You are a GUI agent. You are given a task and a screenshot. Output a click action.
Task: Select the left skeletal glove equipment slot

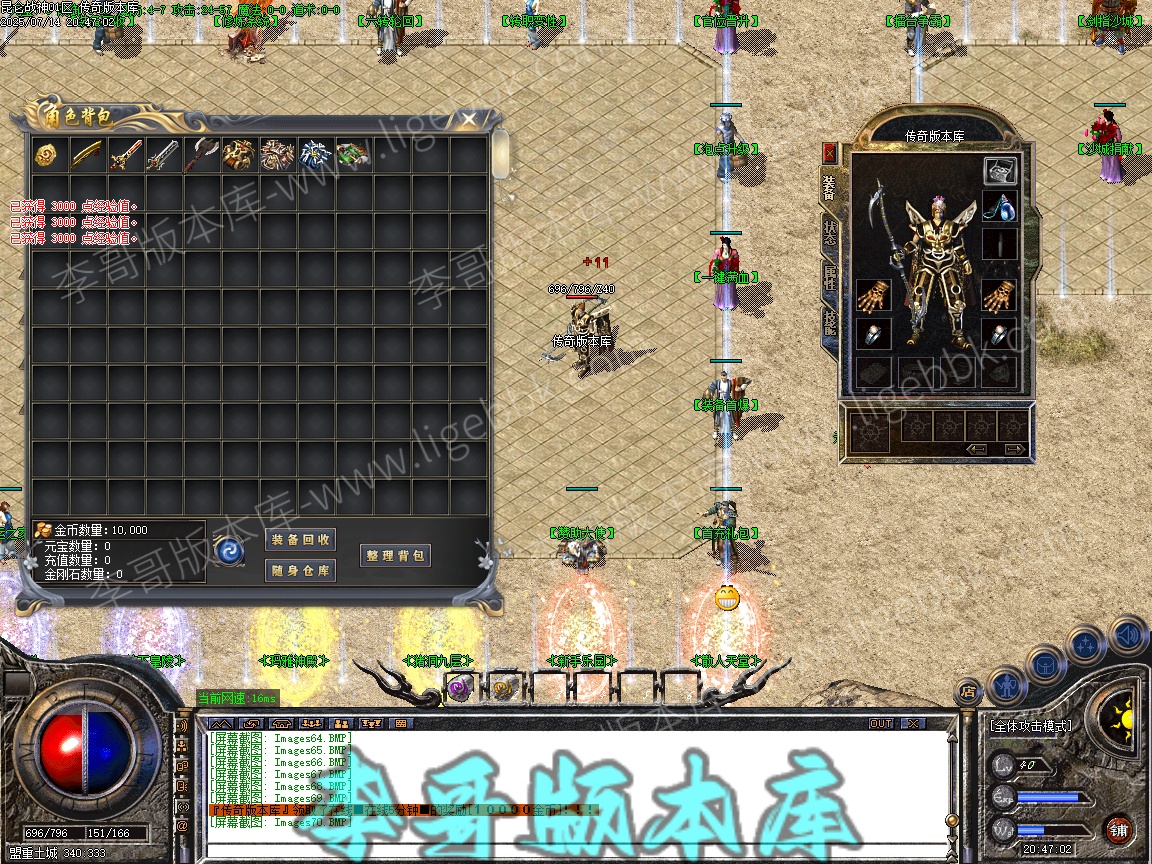tap(873, 295)
